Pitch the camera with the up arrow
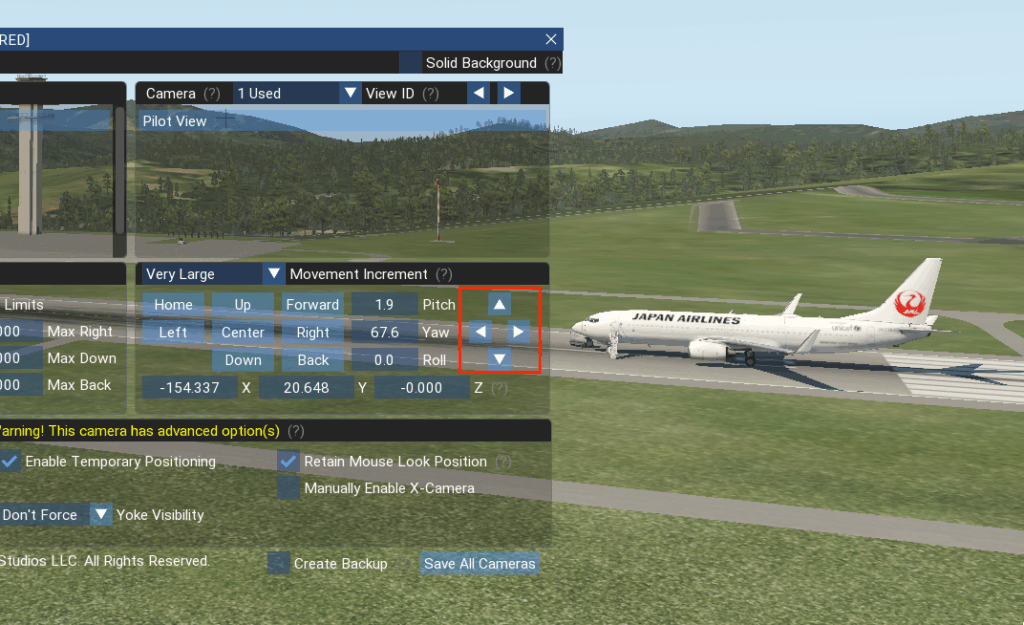 coord(499,303)
